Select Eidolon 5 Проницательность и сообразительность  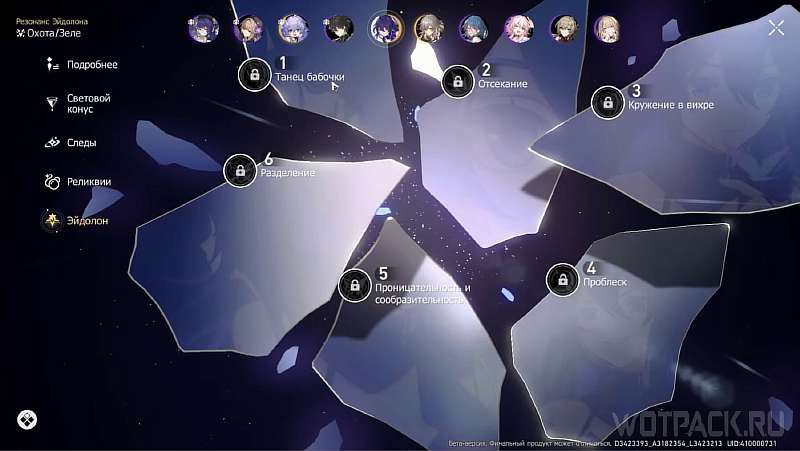coord(355,286)
